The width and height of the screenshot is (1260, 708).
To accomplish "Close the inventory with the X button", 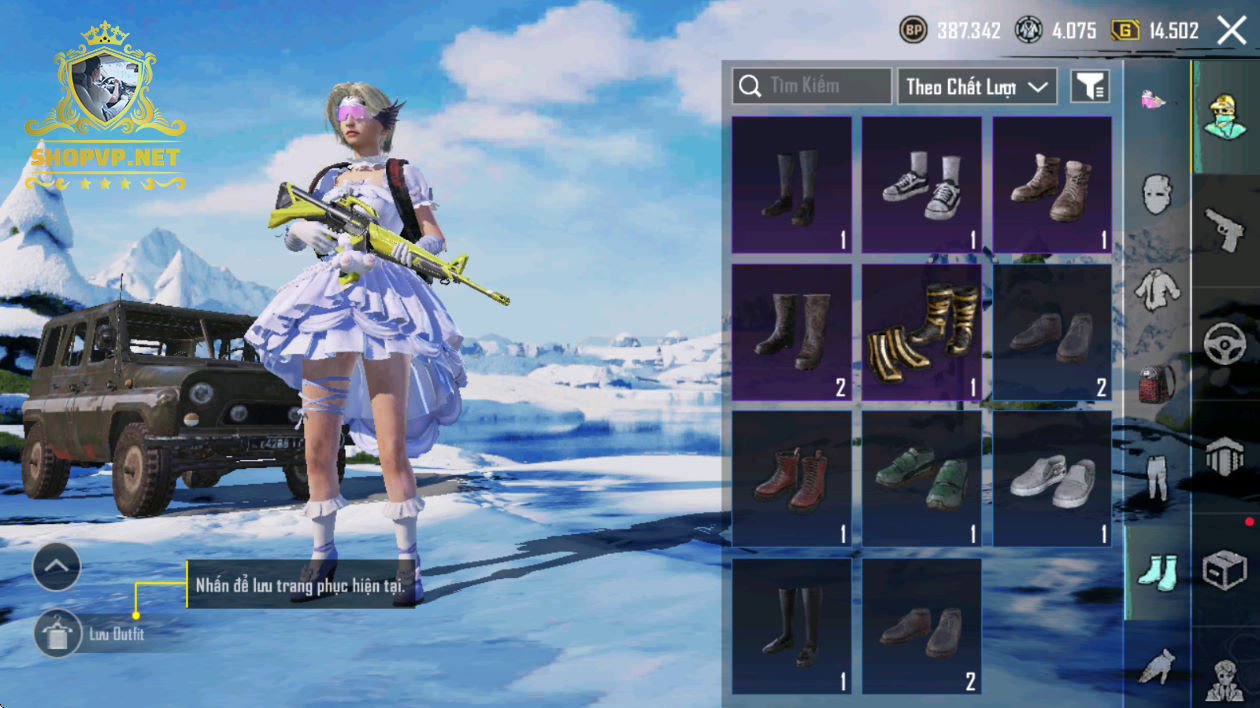I will pyautogui.click(x=1232, y=31).
